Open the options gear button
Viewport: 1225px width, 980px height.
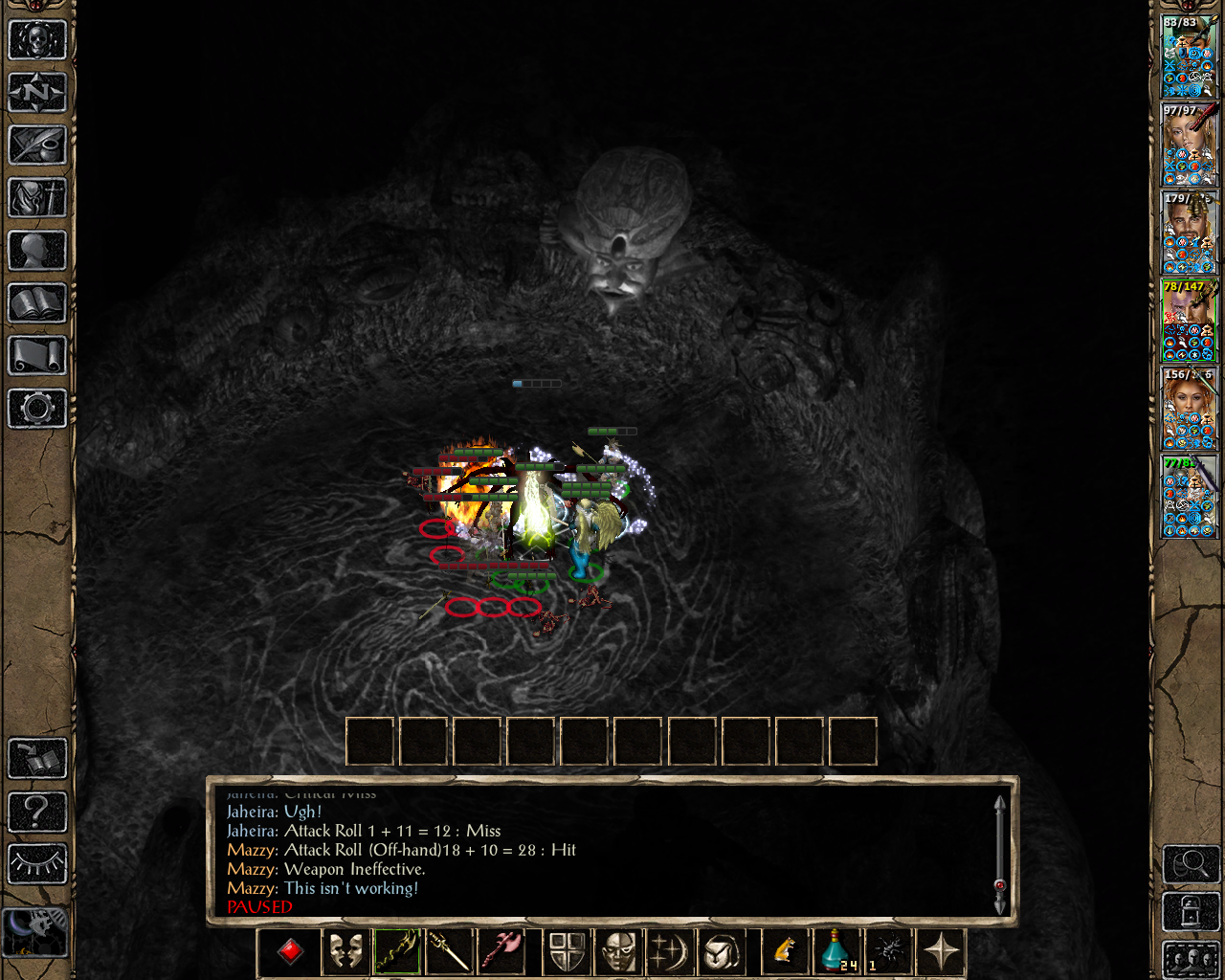[x=37, y=409]
